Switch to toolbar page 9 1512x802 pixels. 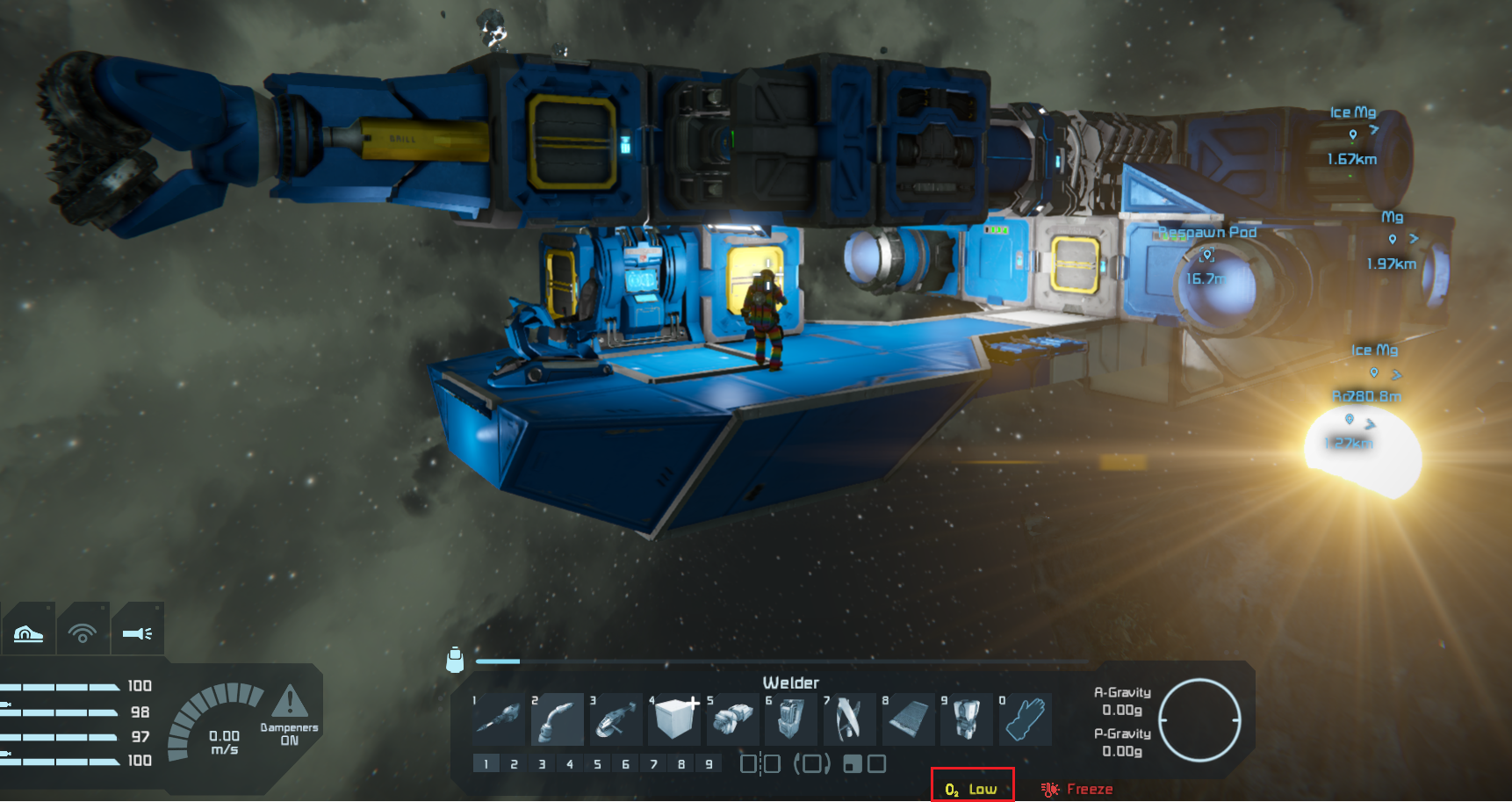pyautogui.click(x=709, y=764)
